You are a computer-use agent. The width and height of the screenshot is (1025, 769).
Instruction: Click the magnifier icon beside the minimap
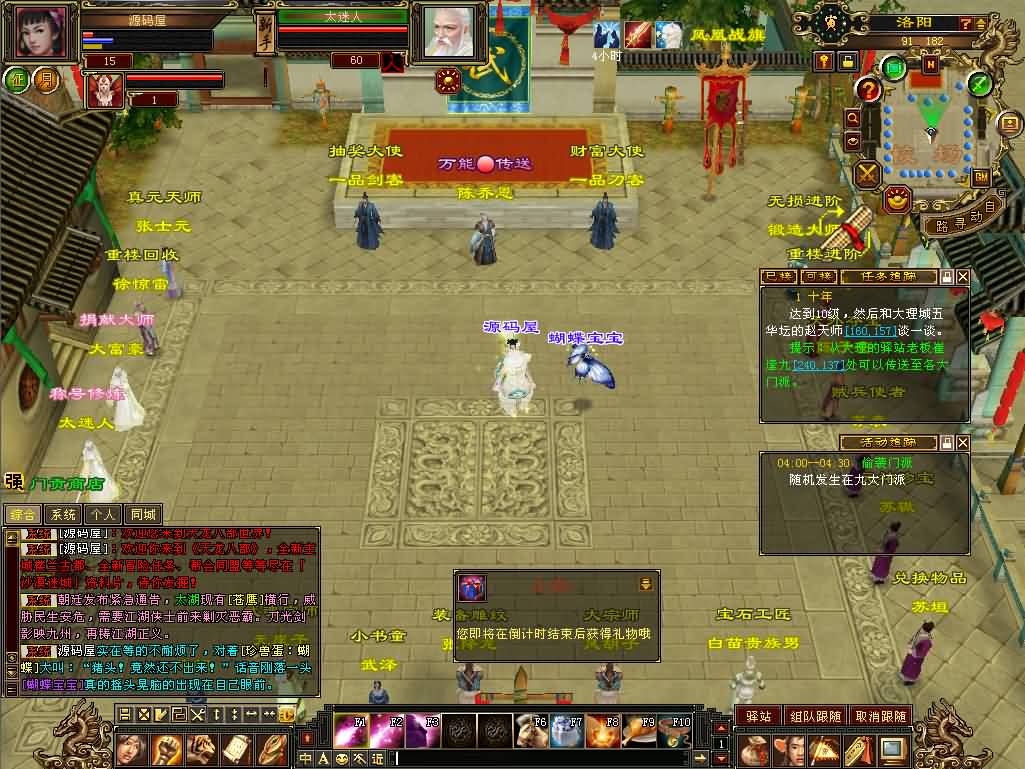coord(853,118)
